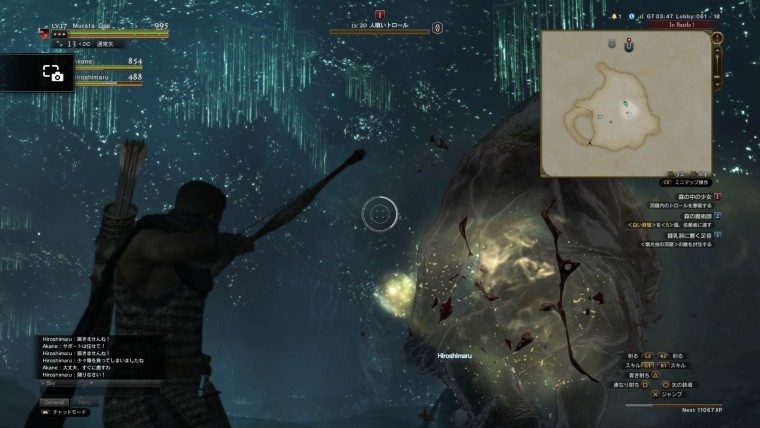Switch to the Party chat tab
Screen dimensions: 760x428
(x=84, y=401)
